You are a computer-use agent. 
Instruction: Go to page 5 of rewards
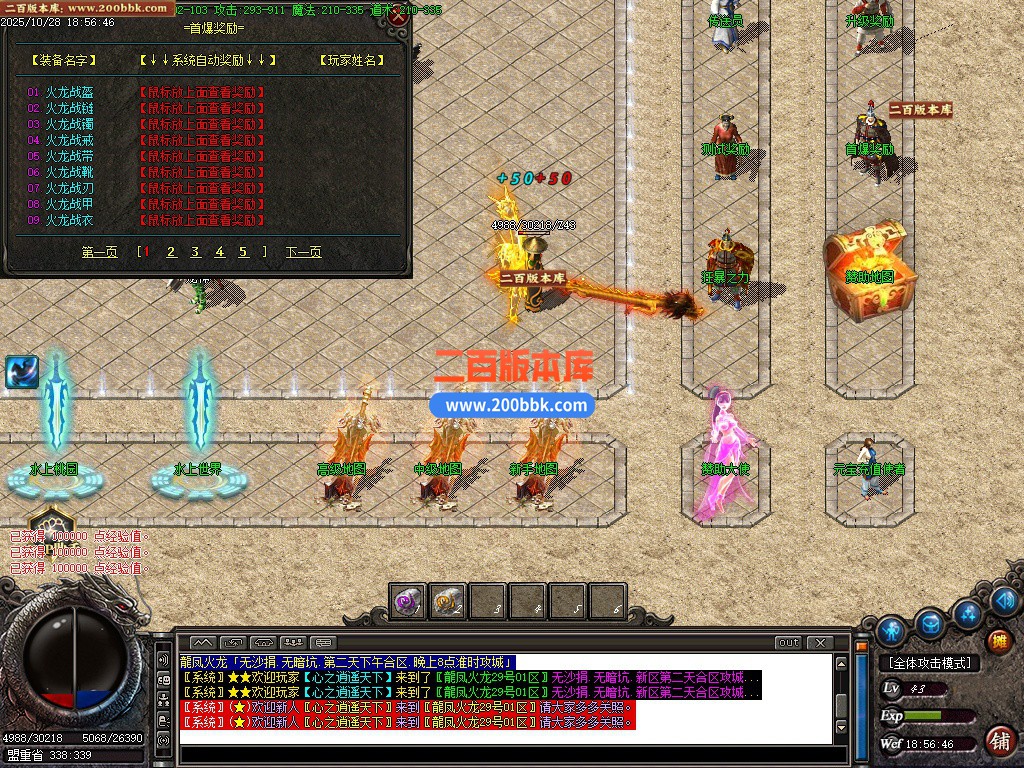click(x=243, y=252)
